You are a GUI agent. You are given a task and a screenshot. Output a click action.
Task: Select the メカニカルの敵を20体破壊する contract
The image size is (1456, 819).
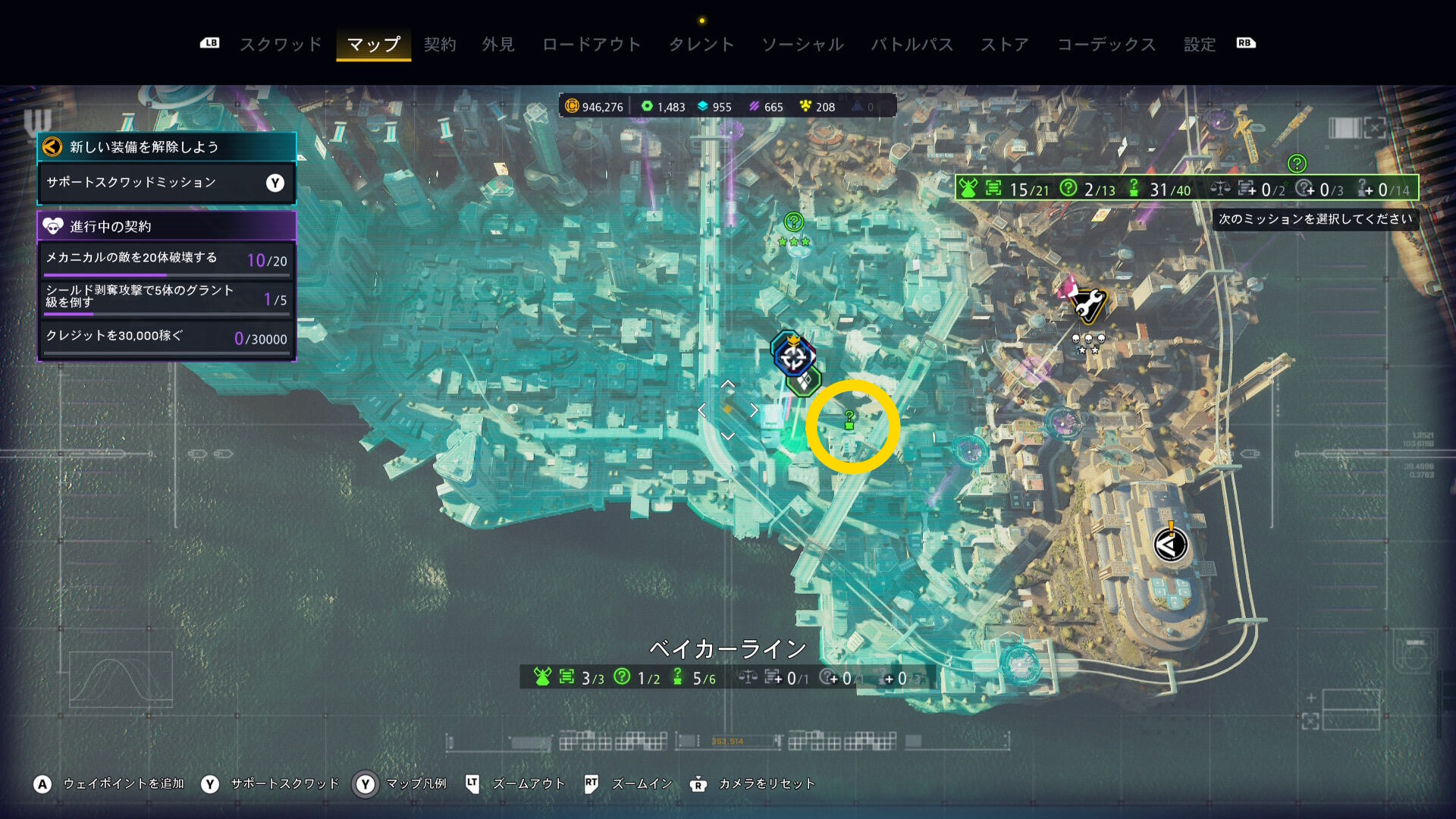coord(166,259)
